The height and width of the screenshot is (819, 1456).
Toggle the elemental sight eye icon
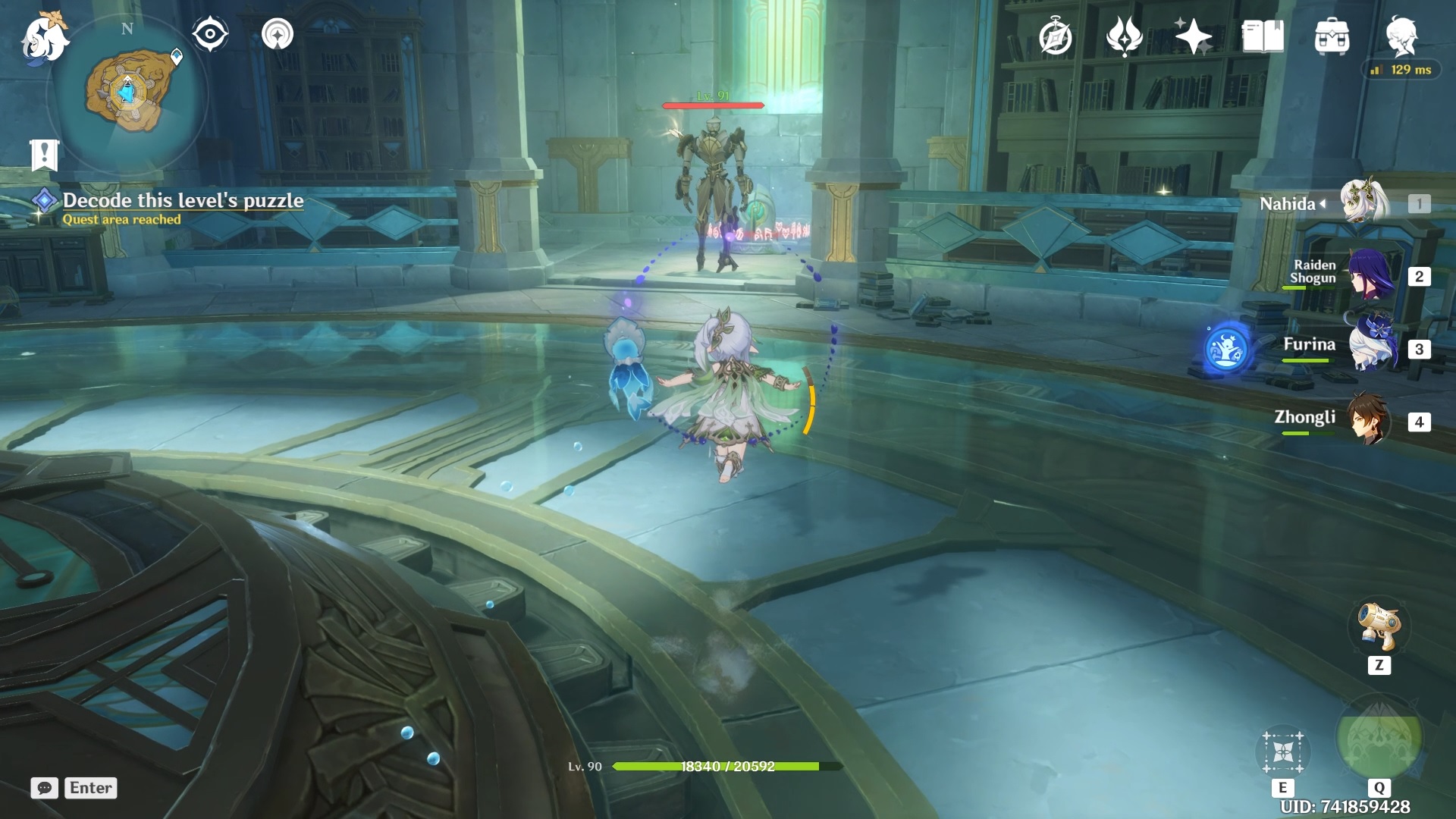[209, 34]
